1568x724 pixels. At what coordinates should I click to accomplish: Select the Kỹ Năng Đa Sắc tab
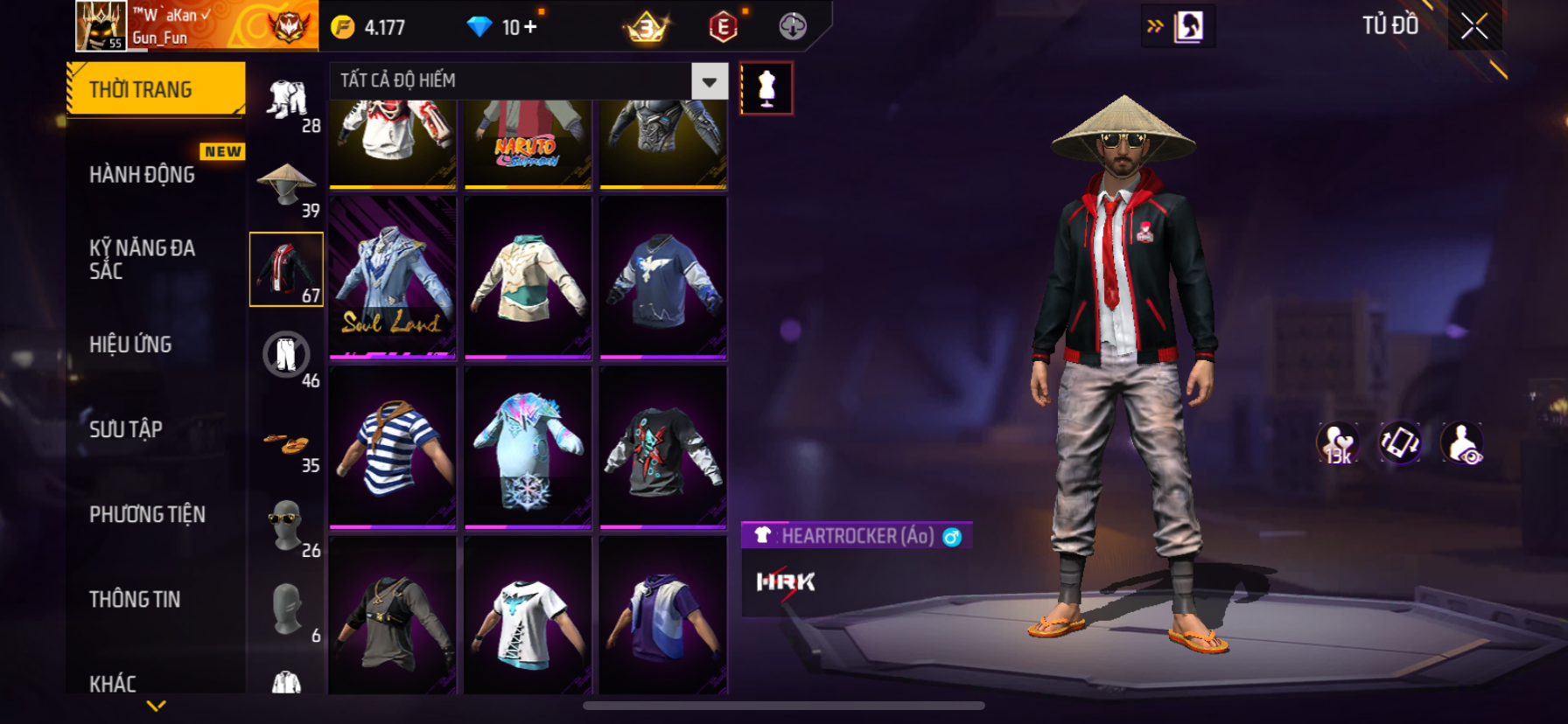[143, 260]
